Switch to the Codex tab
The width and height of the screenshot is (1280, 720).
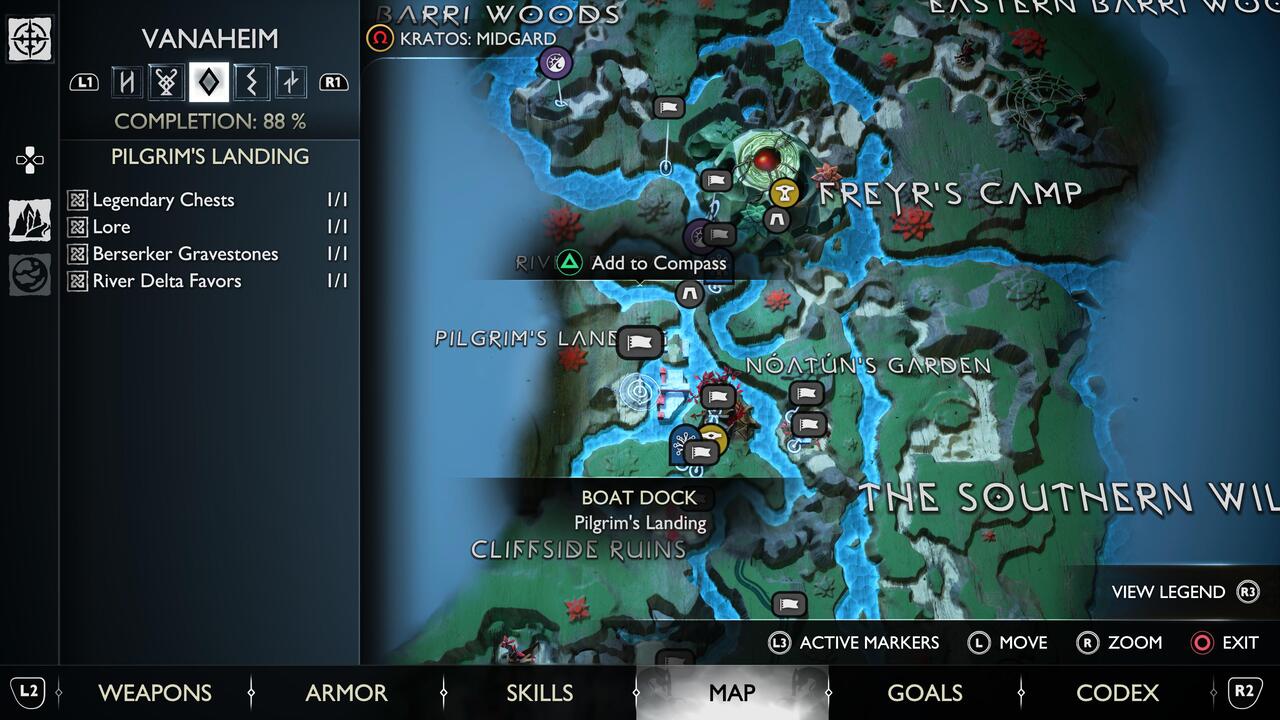[1118, 692]
